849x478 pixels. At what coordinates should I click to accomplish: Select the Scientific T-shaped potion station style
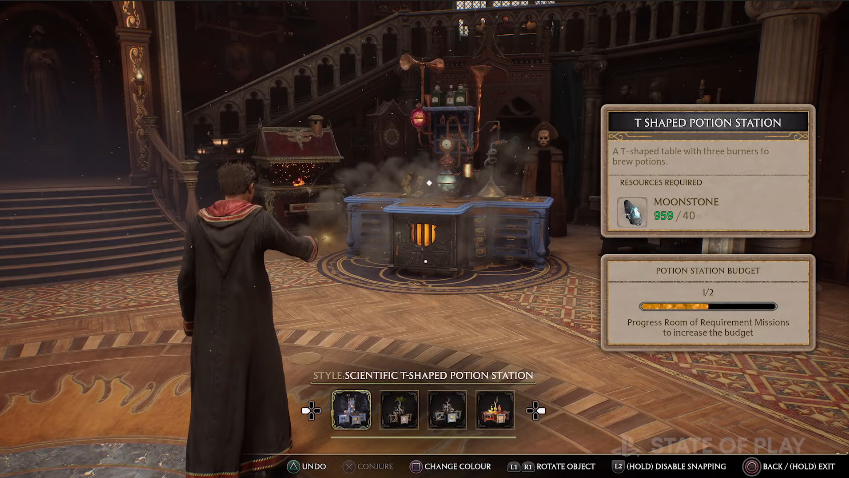[x=351, y=410]
